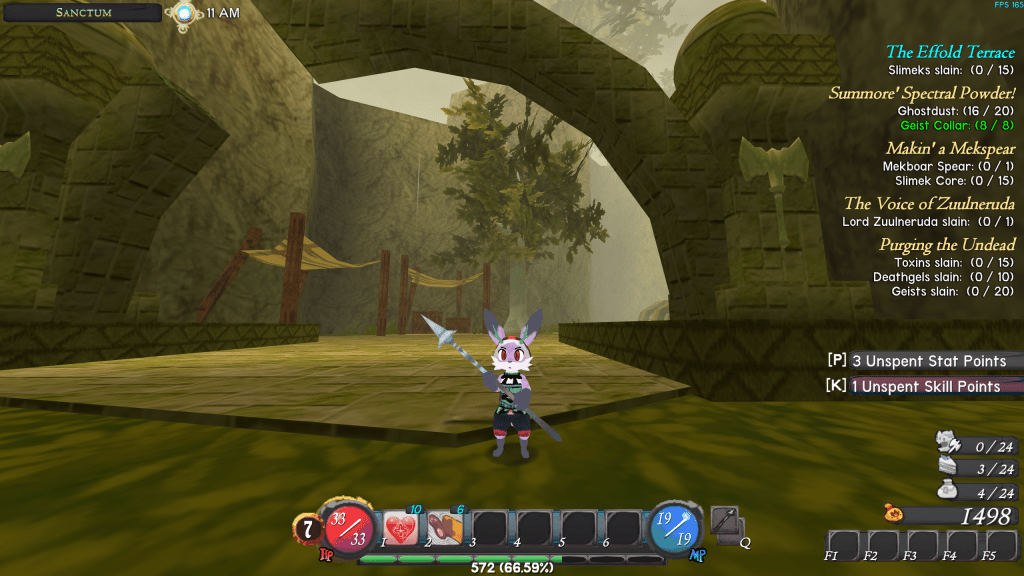Image resolution: width=1024 pixels, height=576 pixels.
Task: Select the spear weapon swap icon
Action: coord(726,521)
